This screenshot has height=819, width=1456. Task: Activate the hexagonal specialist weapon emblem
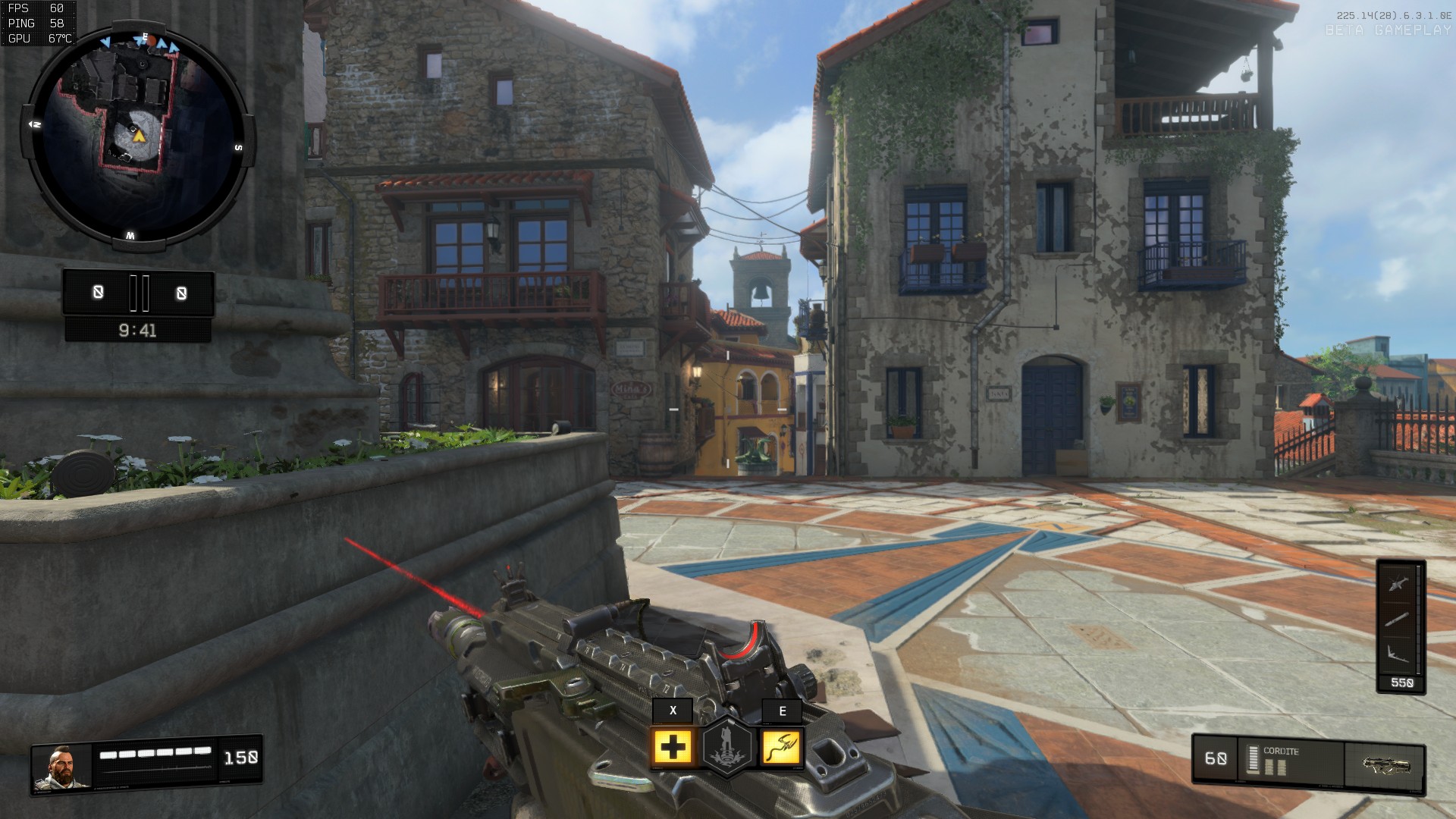click(728, 747)
